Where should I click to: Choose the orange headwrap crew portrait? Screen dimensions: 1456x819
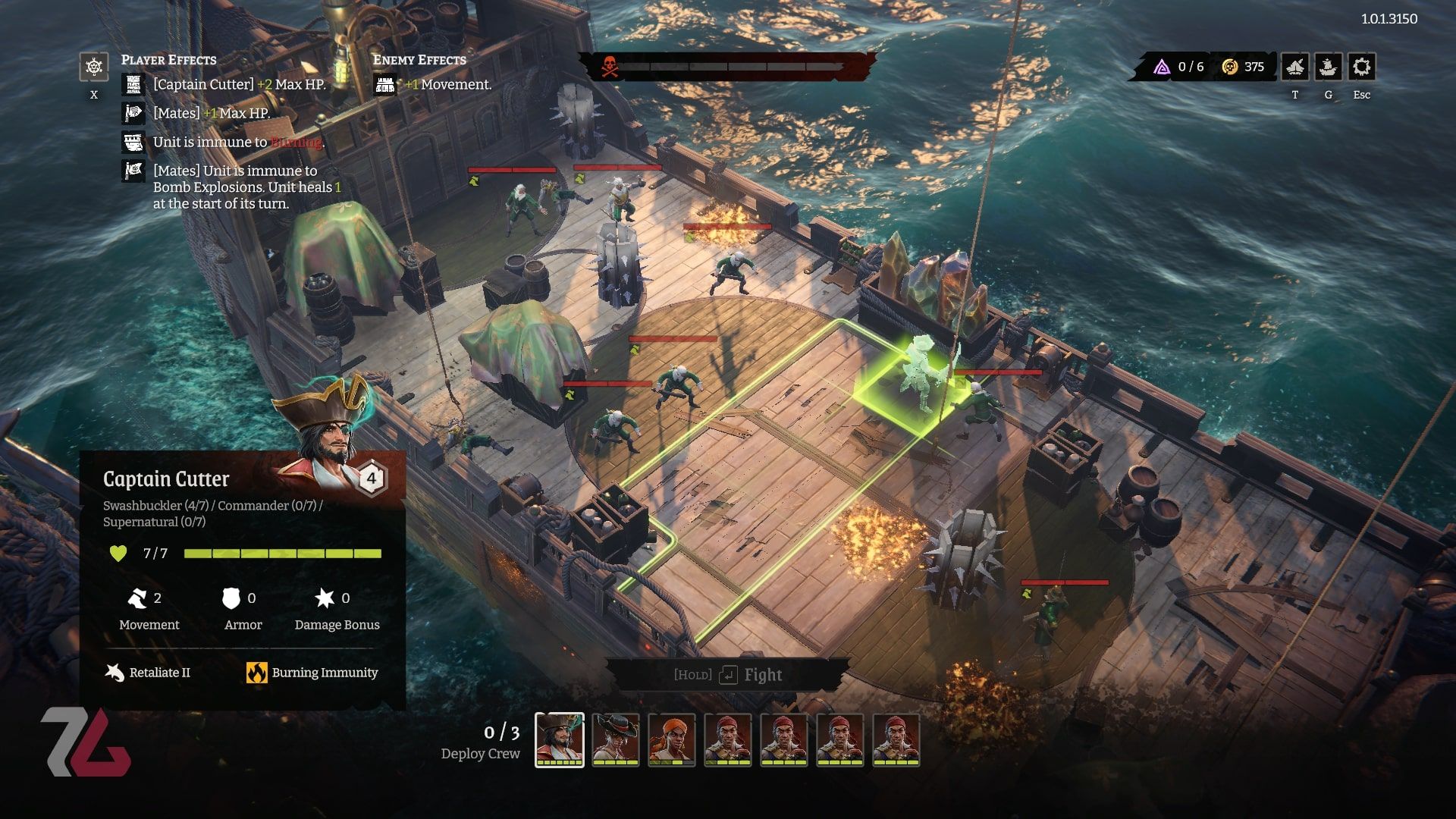[x=672, y=739]
